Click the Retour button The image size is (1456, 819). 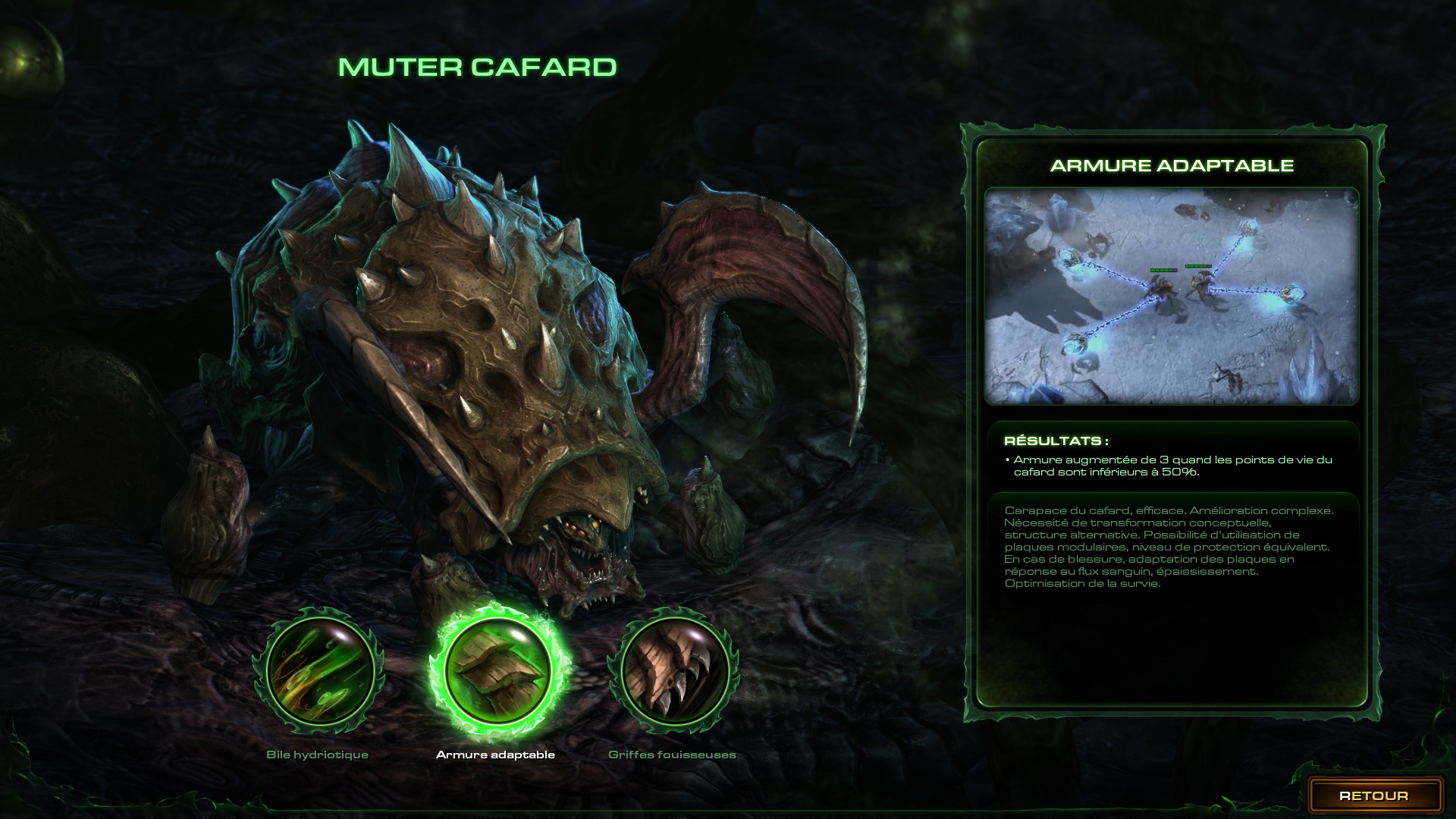coord(1373,795)
